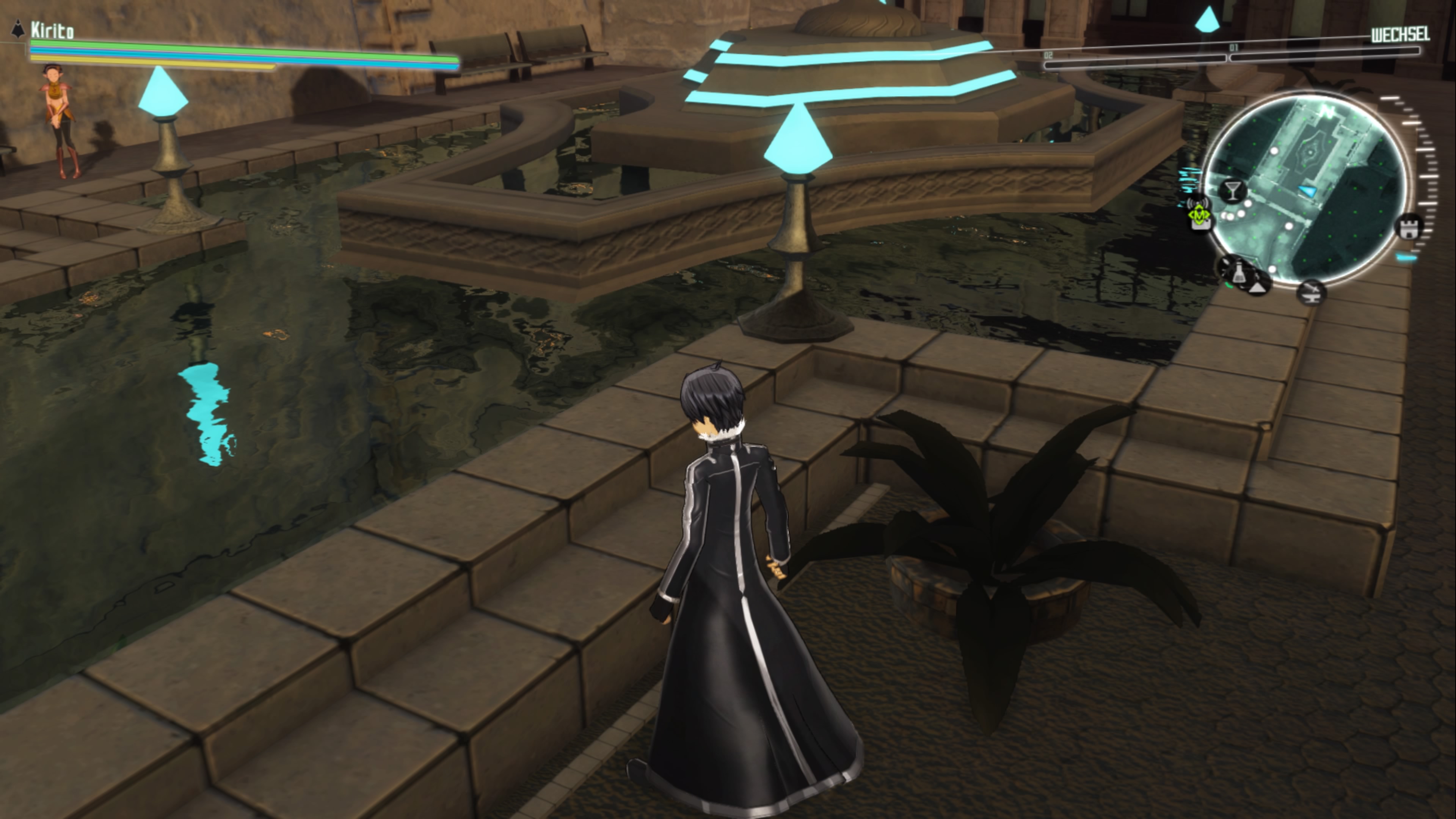Open the circular minimap
Viewport: 1456px width, 819px height.
(1305, 189)
